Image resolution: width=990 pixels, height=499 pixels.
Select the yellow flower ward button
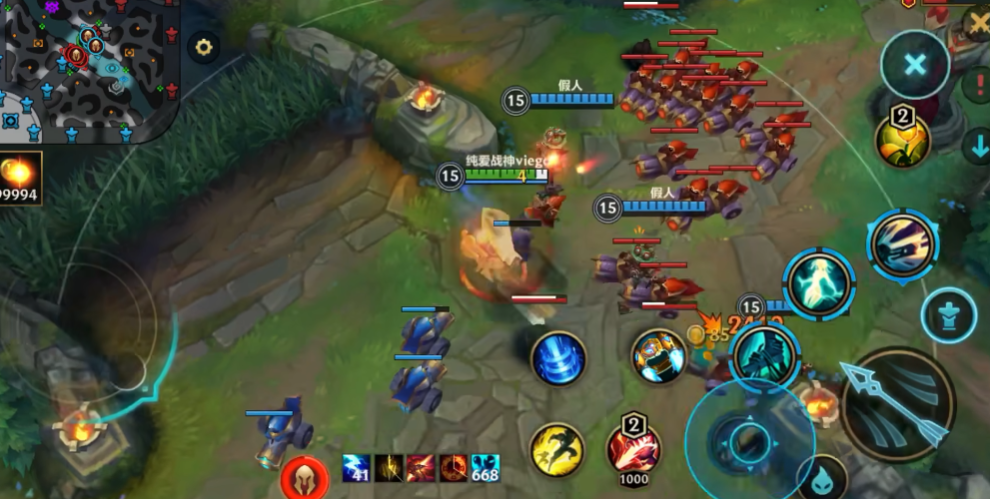[x=903, y=139]
